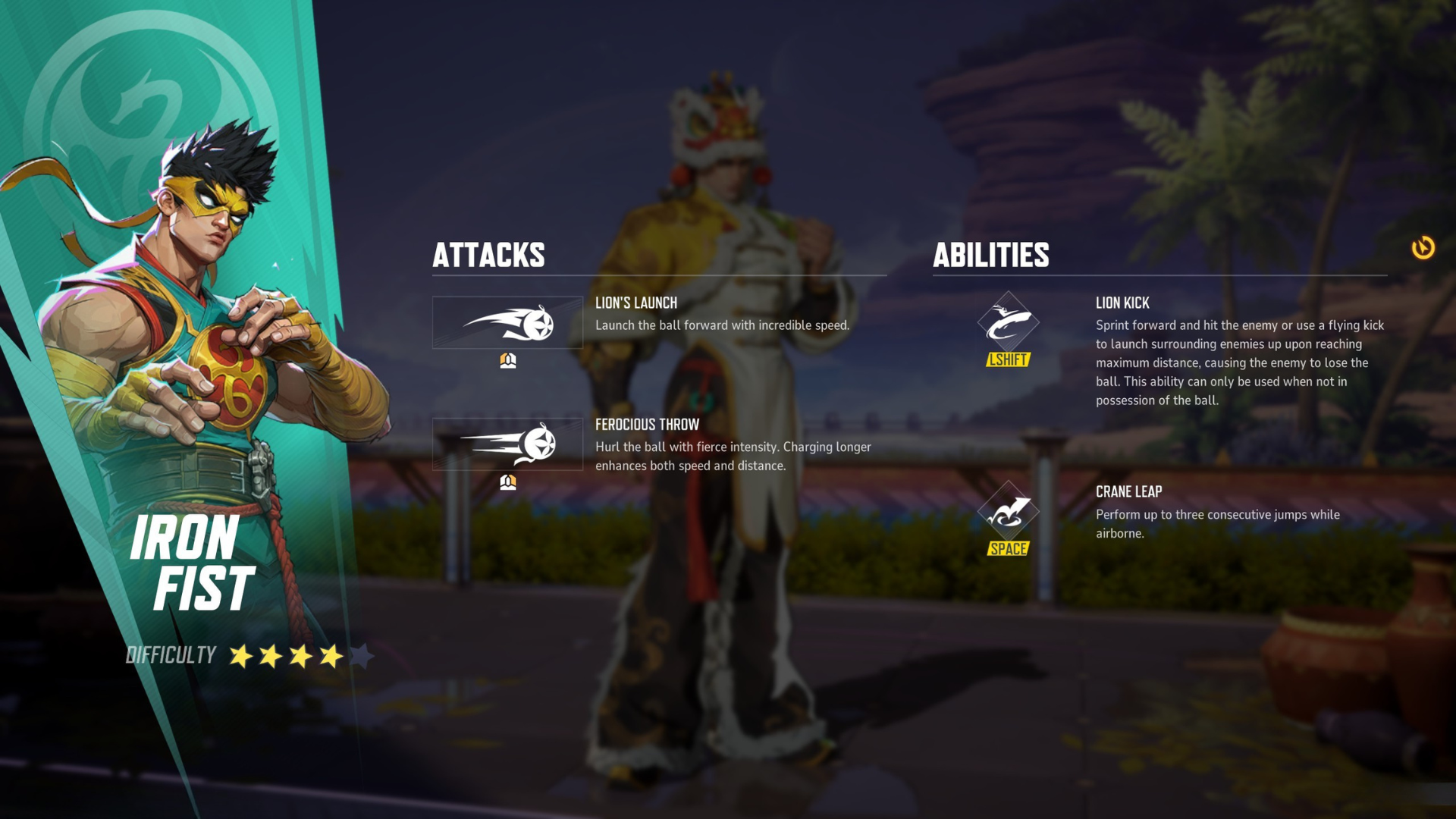The width and height of the screenshot is (1456, 819).
Task: Expand the ABILITIES section header
Action: point(991,256)
